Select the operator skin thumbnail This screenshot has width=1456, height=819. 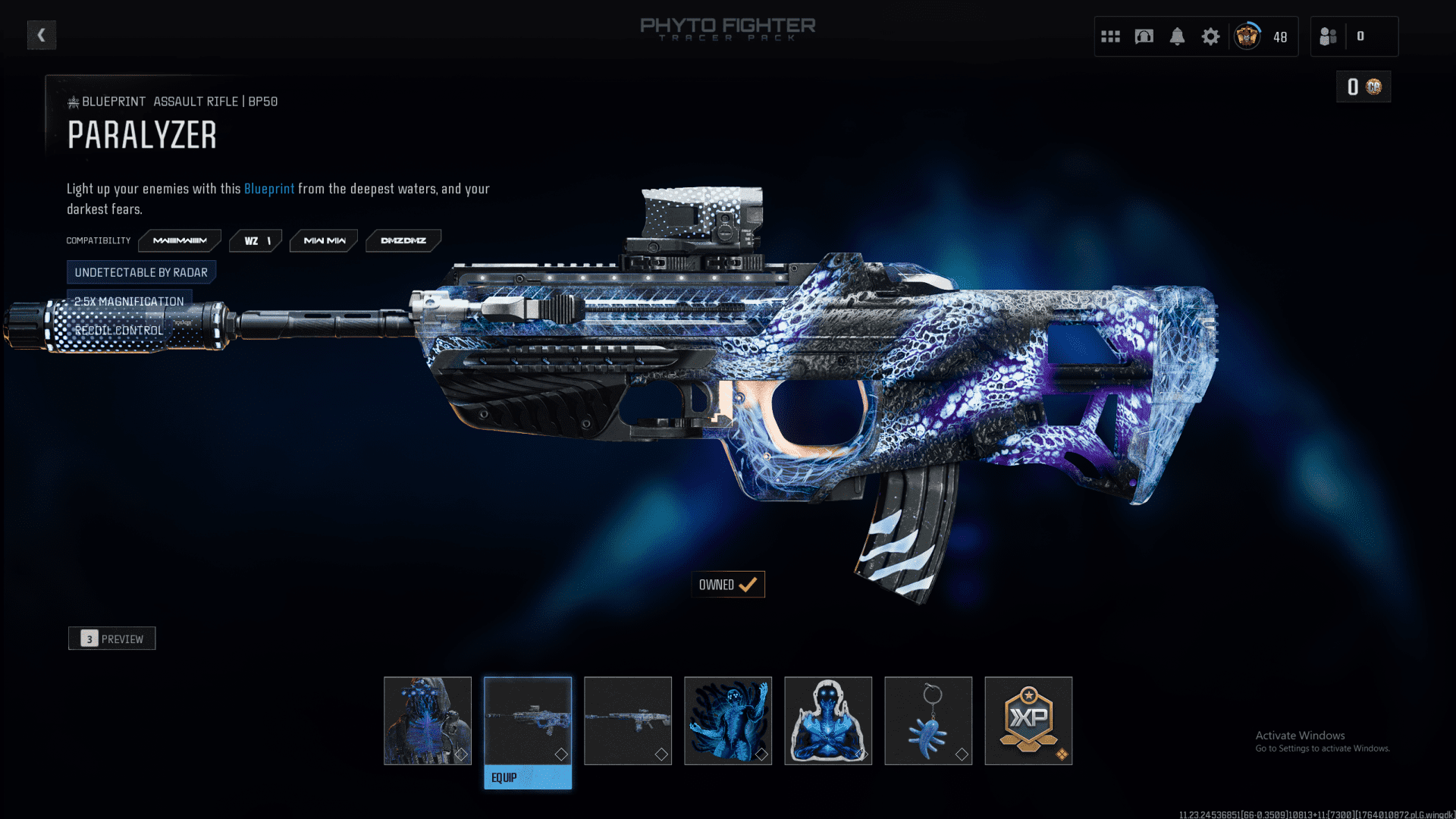click(x=428, y=720)
